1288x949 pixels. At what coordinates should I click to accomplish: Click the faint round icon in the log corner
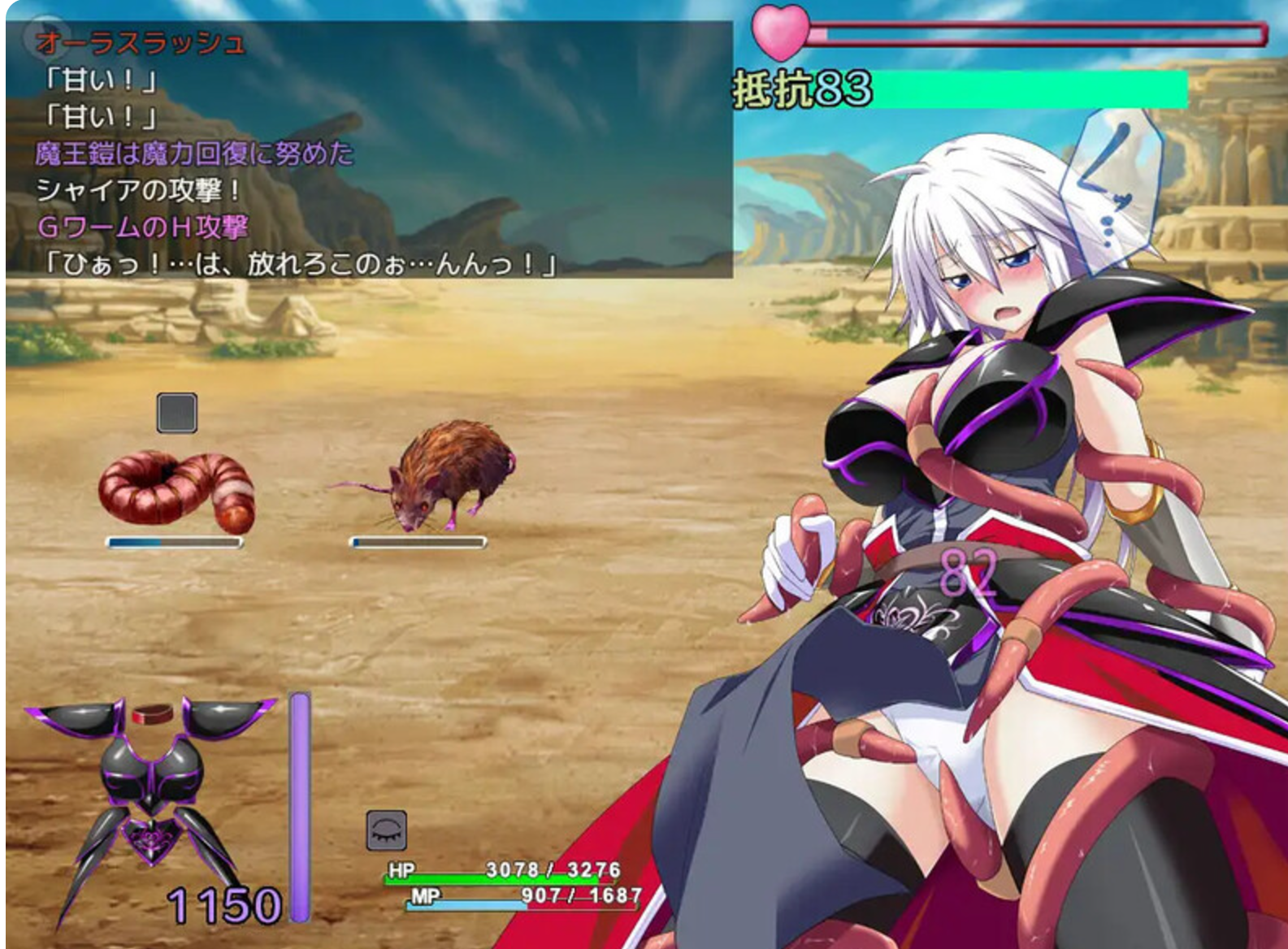(45, 36)
